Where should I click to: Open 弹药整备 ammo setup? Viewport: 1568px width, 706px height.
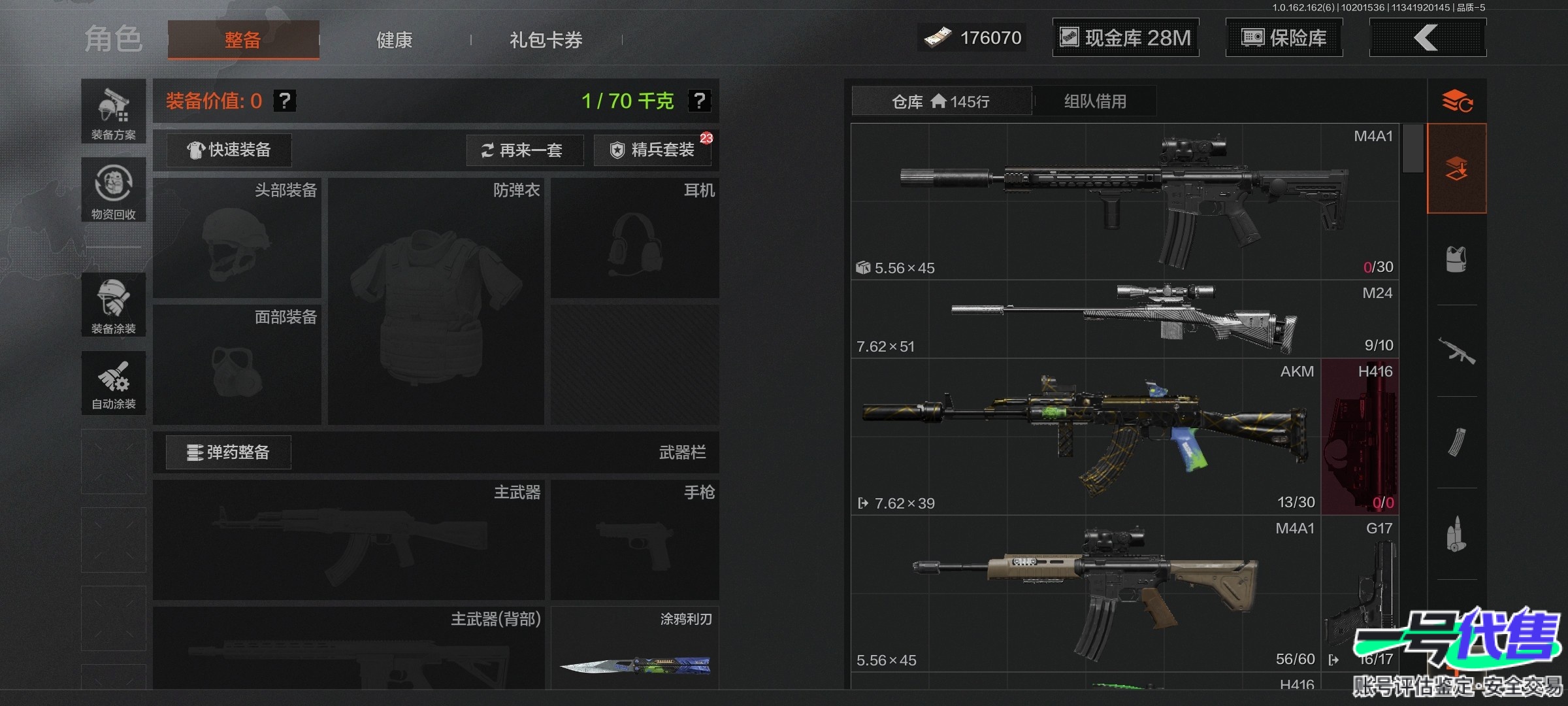(x=229, y=452)
